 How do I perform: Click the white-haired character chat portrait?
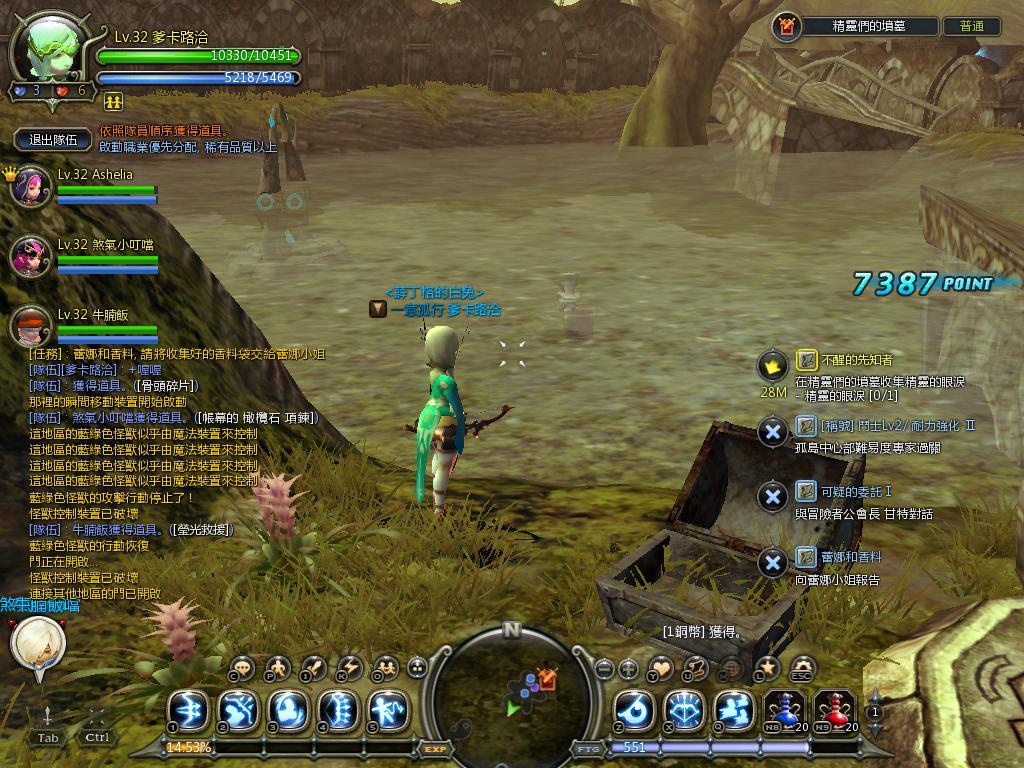tap(37, 645)
